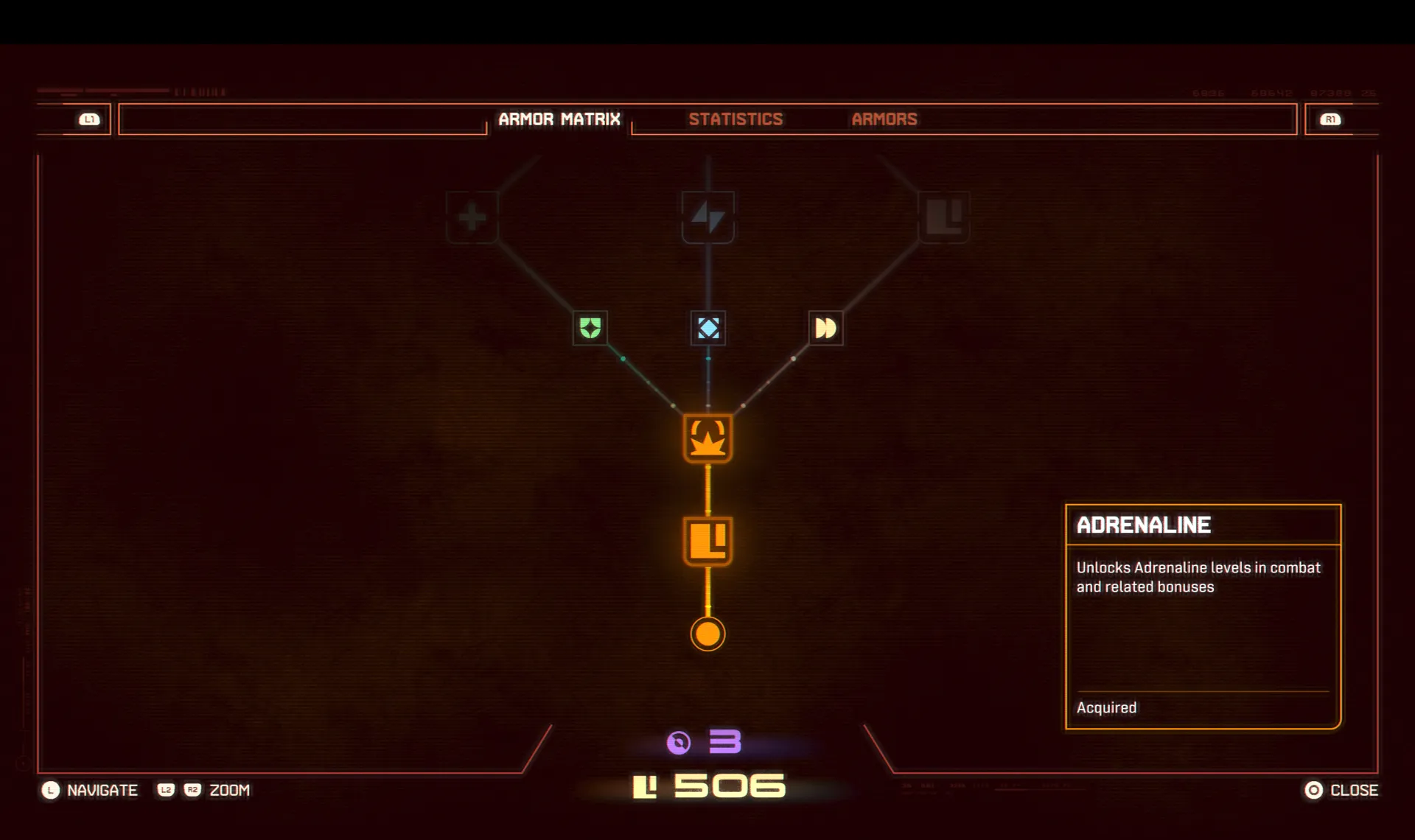Choose the dimmed lightning bolt locked node

[707, 217]
